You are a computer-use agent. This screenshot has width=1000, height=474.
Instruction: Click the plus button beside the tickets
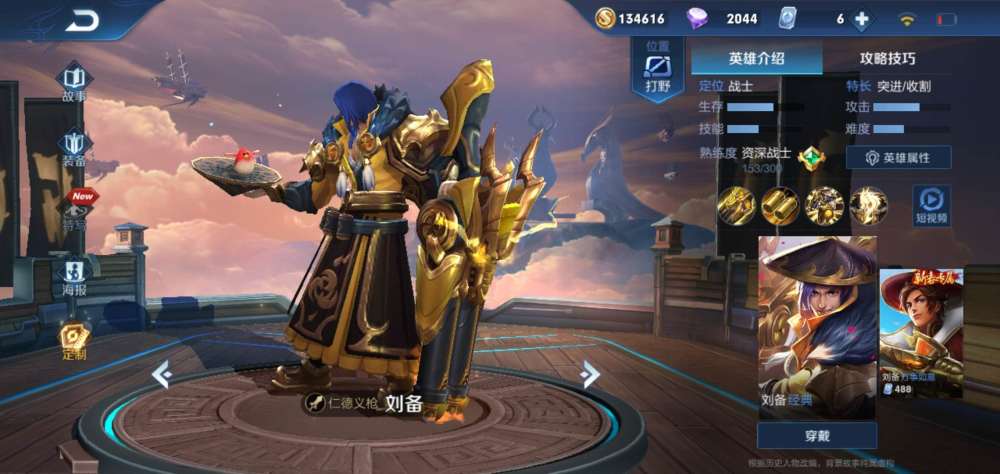861,19
